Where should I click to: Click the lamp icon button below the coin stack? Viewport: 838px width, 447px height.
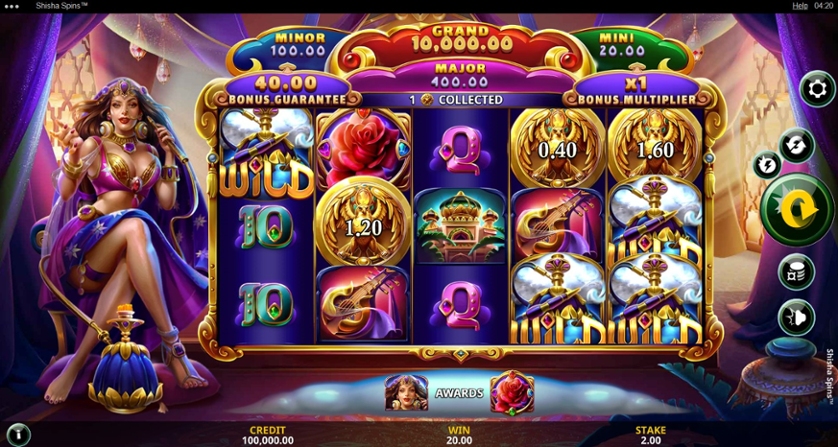(x=796, y=317)
